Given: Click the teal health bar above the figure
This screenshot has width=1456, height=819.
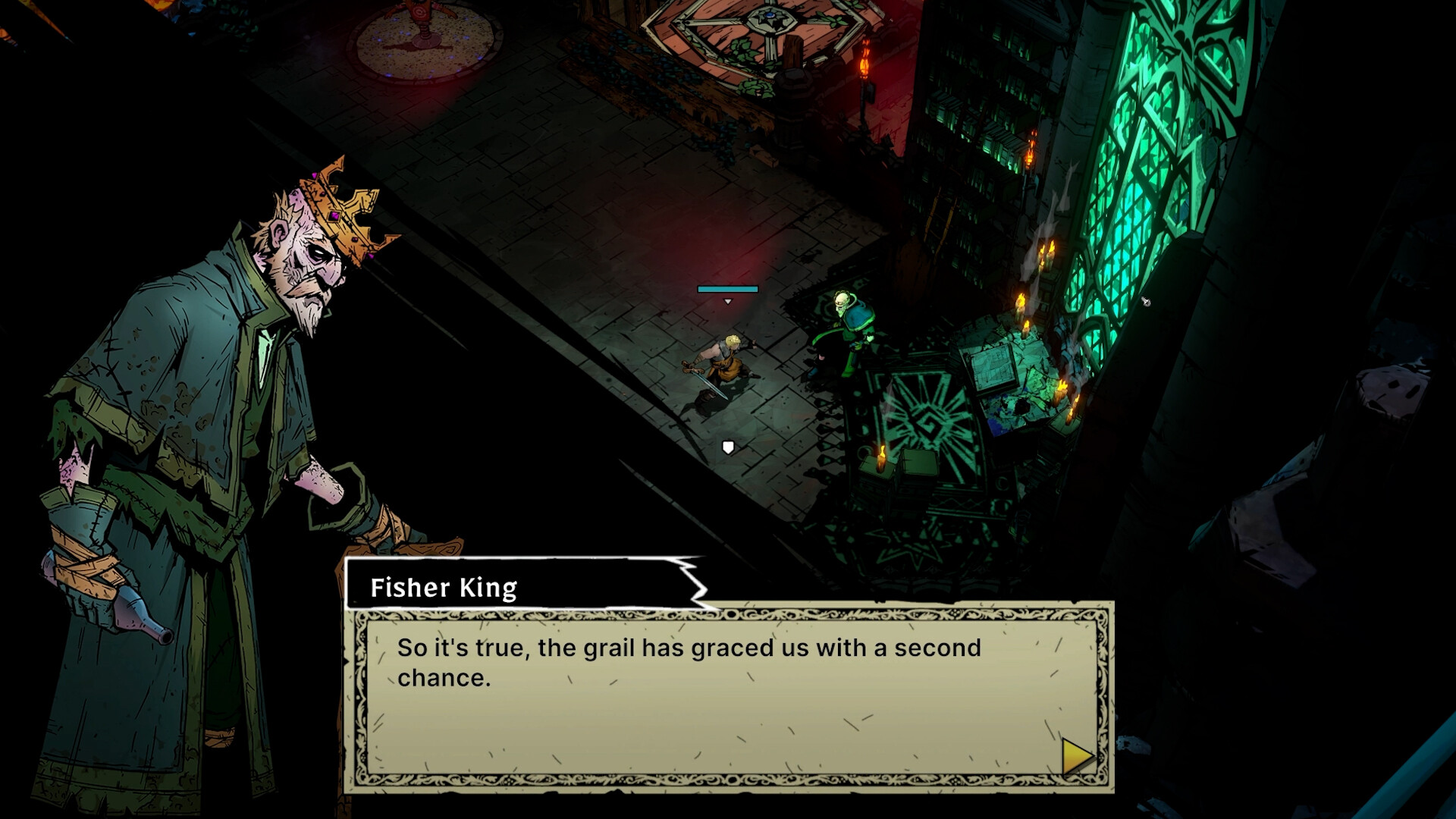Looking at the screenshot, I should click(727, 289).
